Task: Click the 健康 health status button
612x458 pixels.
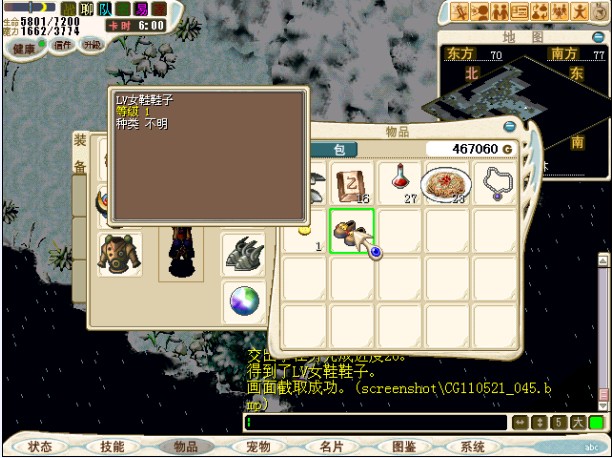Action: [24, 47]
